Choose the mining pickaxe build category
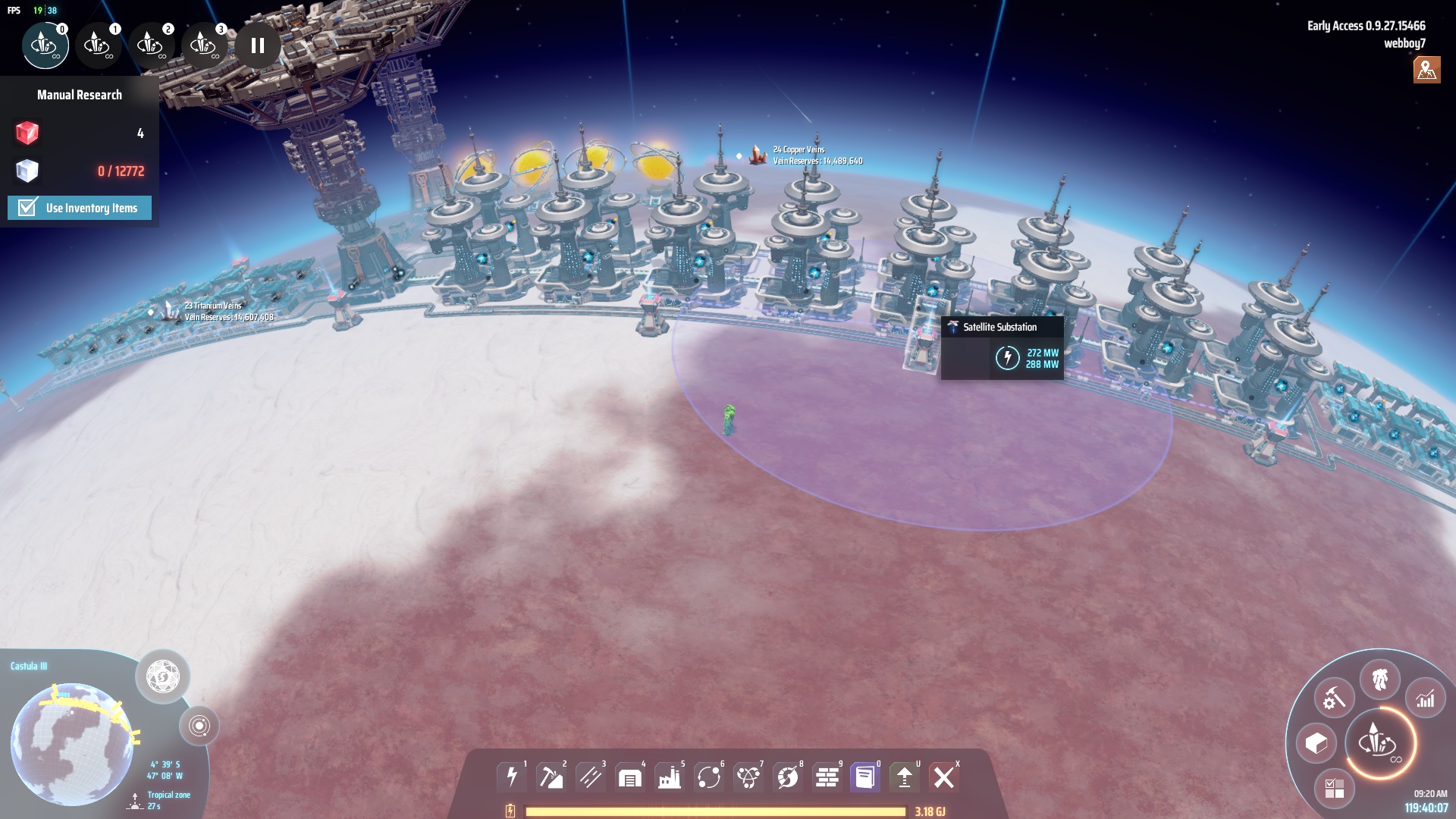 tap(551, 777)
